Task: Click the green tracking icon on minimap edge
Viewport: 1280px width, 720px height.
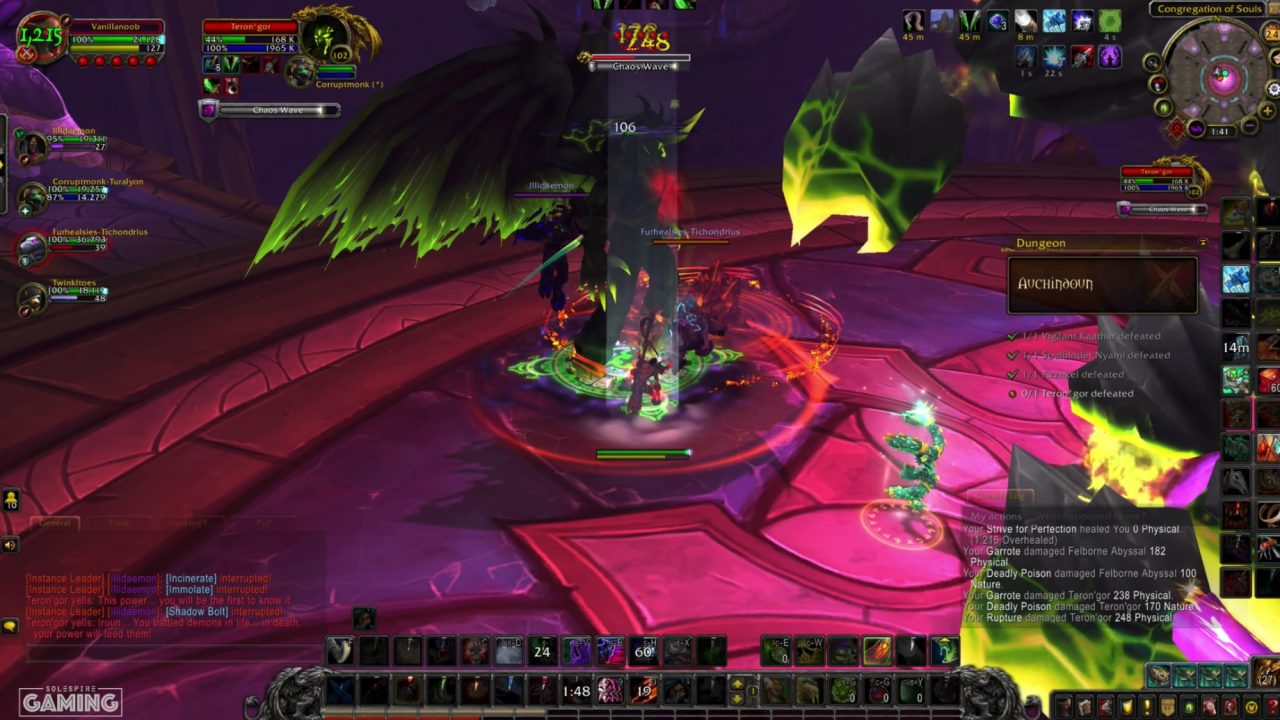Action: [1161, 107]
